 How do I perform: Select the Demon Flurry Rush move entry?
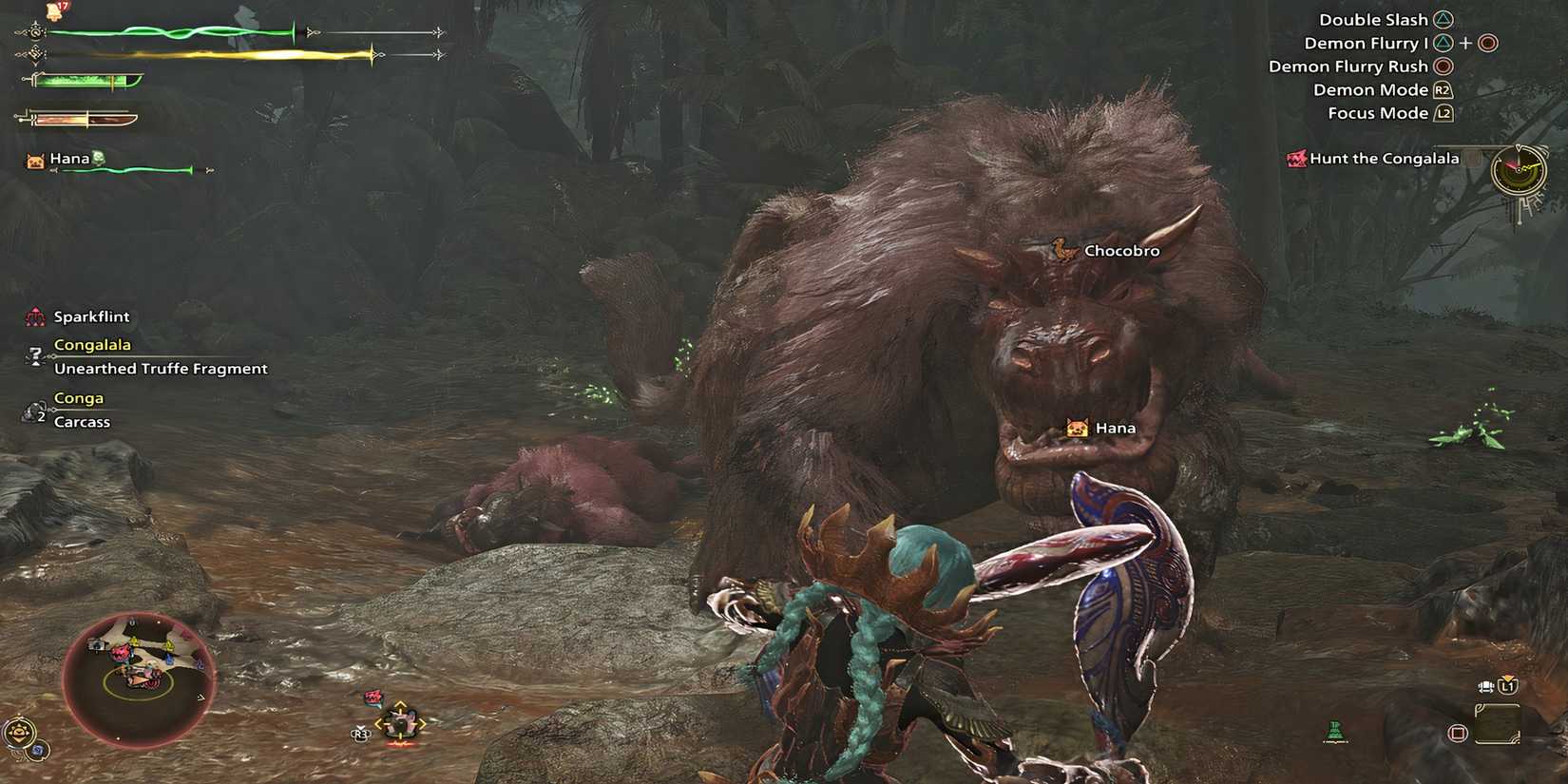pyautogui.click(x=1349, y=66)
